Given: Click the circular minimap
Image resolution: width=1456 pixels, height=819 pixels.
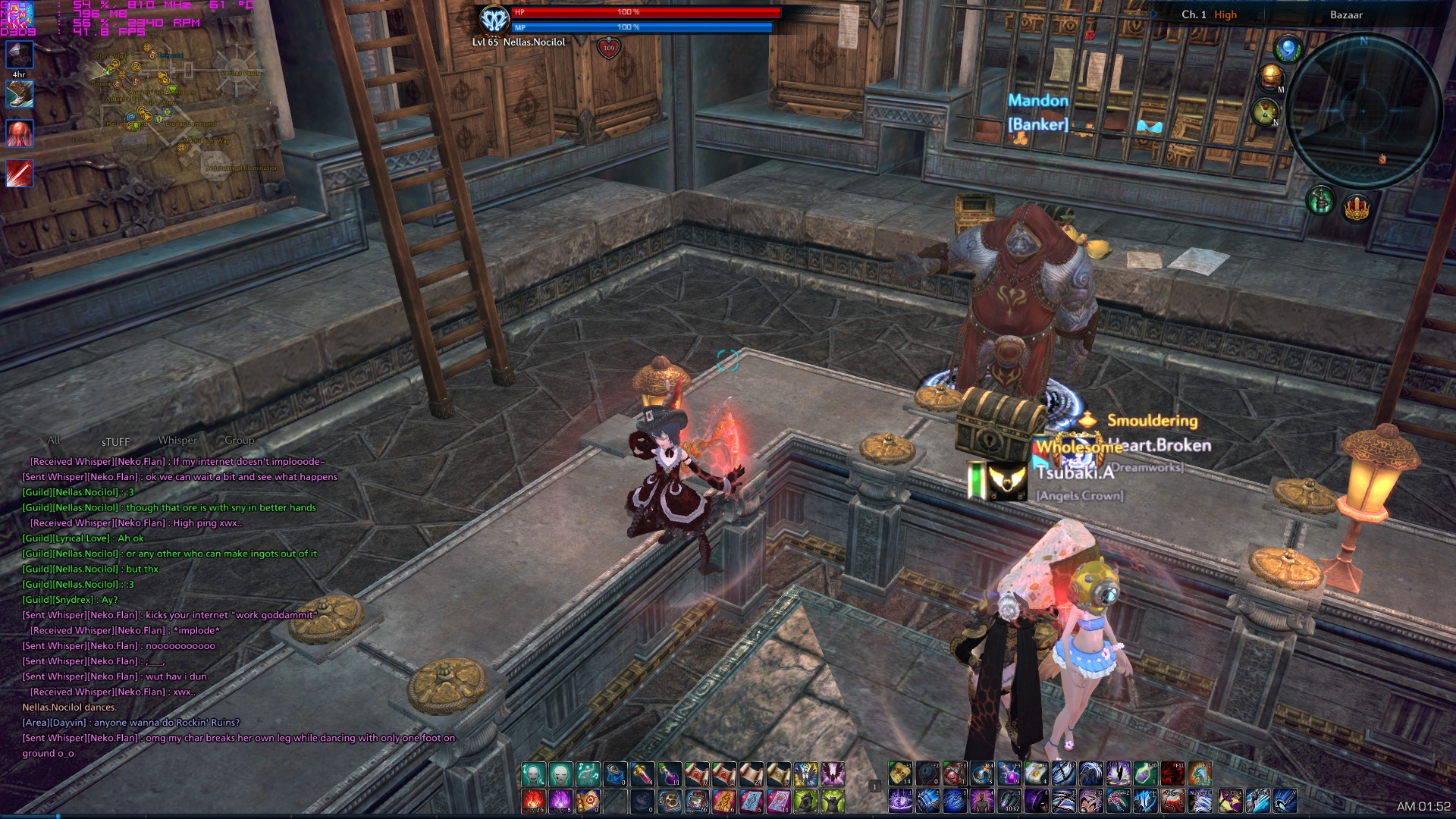Looking at the screenshot, I should point(1363,111).
